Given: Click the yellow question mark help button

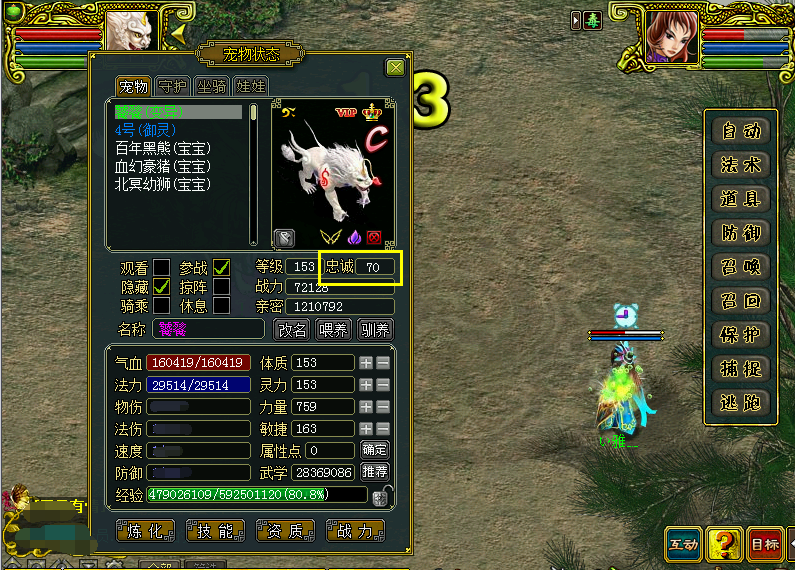Looking at the screenshot, I should [723, 544].
